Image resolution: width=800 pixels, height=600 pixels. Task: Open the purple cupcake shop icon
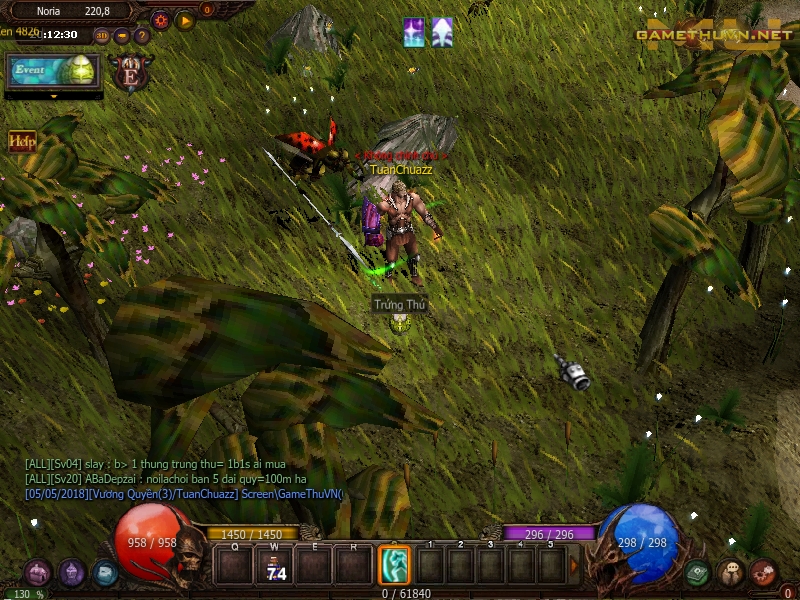(x=71, y=573)
